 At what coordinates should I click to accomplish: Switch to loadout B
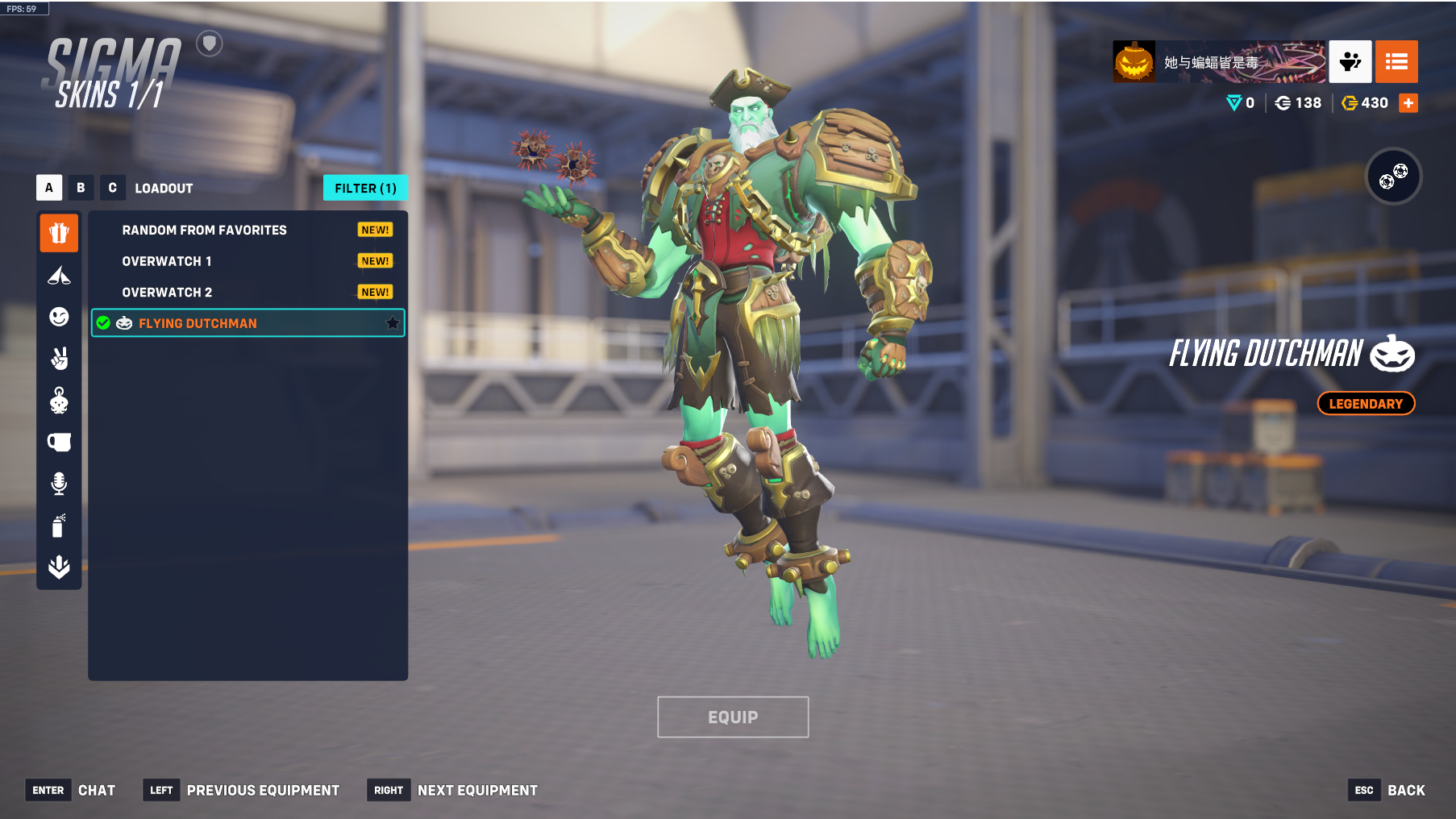coord(81,188)
